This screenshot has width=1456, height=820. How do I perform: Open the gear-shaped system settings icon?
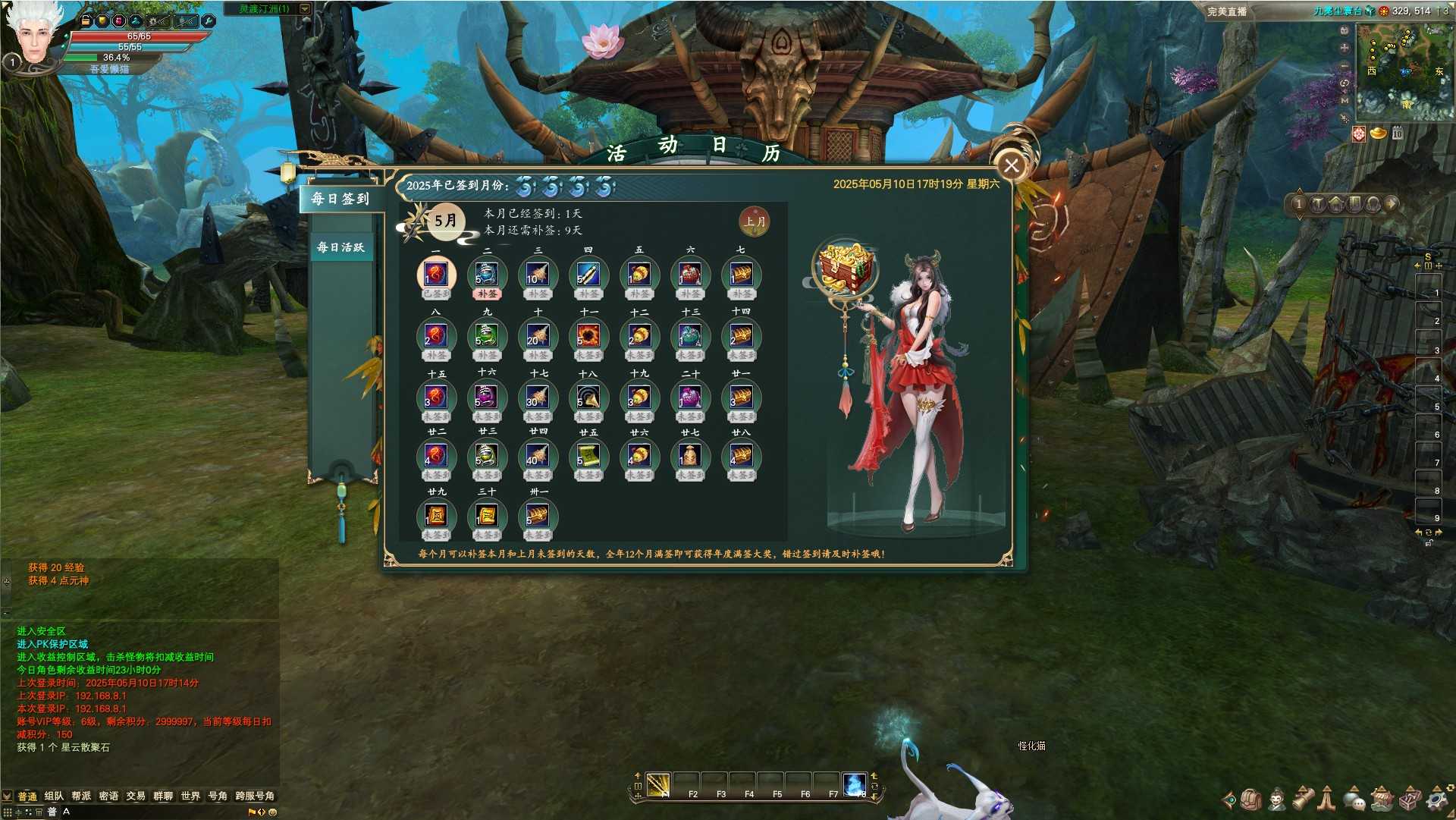pos(1436,799)
